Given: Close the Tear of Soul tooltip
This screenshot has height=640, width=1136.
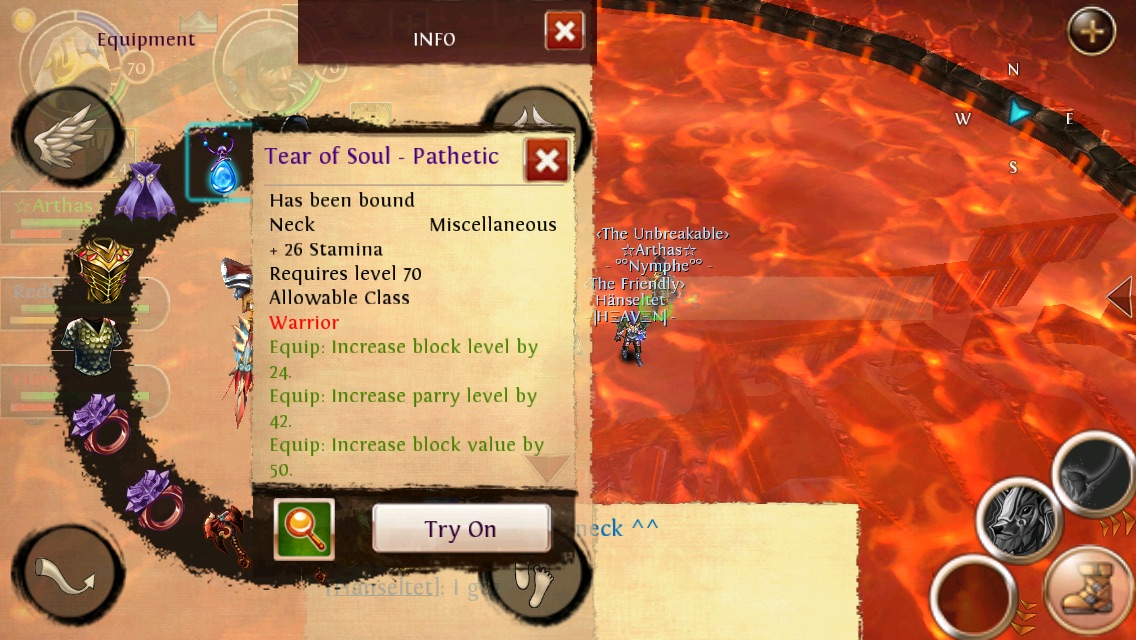Looking at the screenshot, I should click(x=546, y=160).
